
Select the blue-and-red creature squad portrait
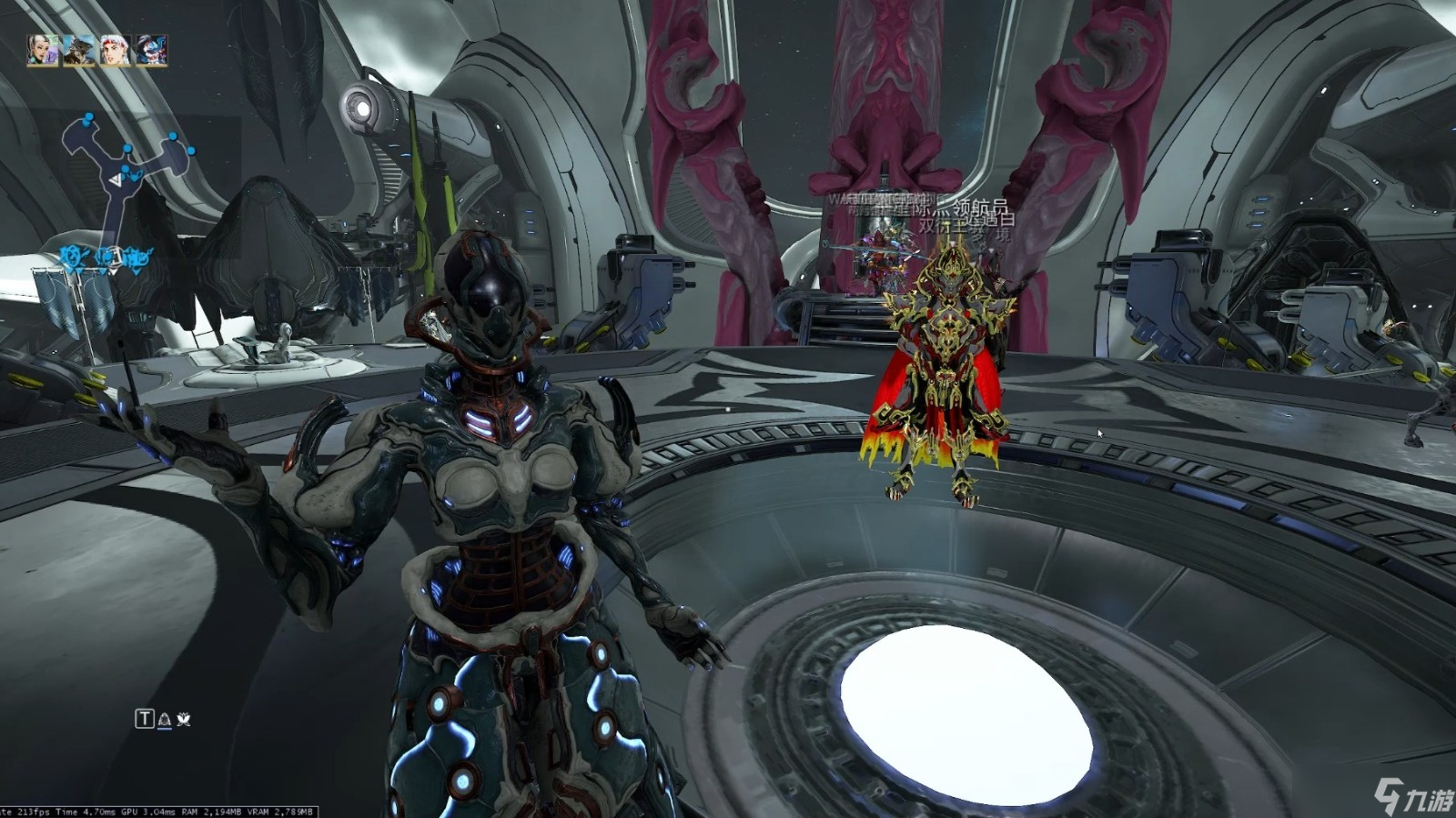click(x=152, y=51)
